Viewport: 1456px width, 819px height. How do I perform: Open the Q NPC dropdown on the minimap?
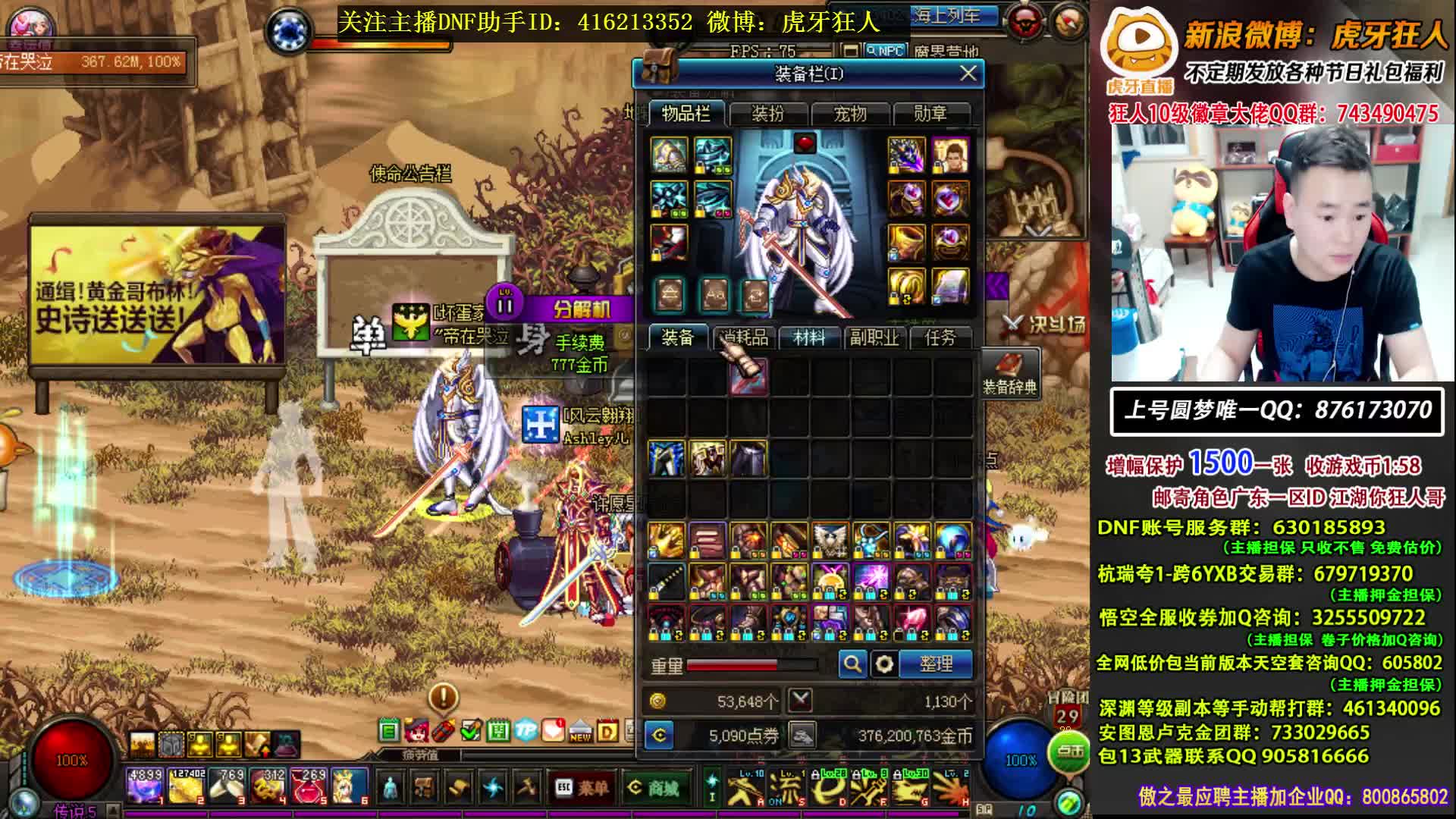click(885, 49)
